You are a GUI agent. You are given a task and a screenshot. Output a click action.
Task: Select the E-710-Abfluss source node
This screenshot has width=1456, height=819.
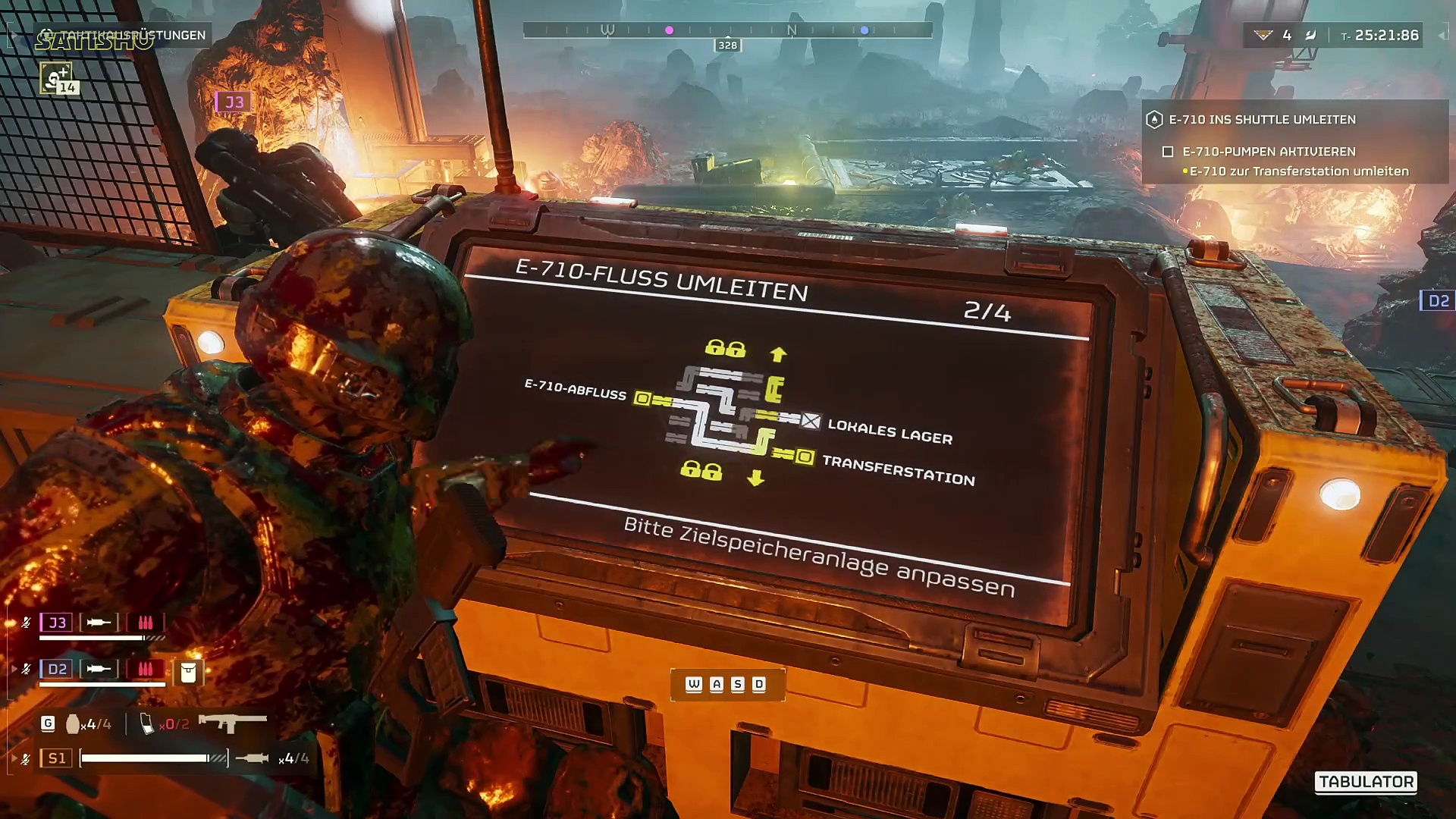(x=642, y=398)
